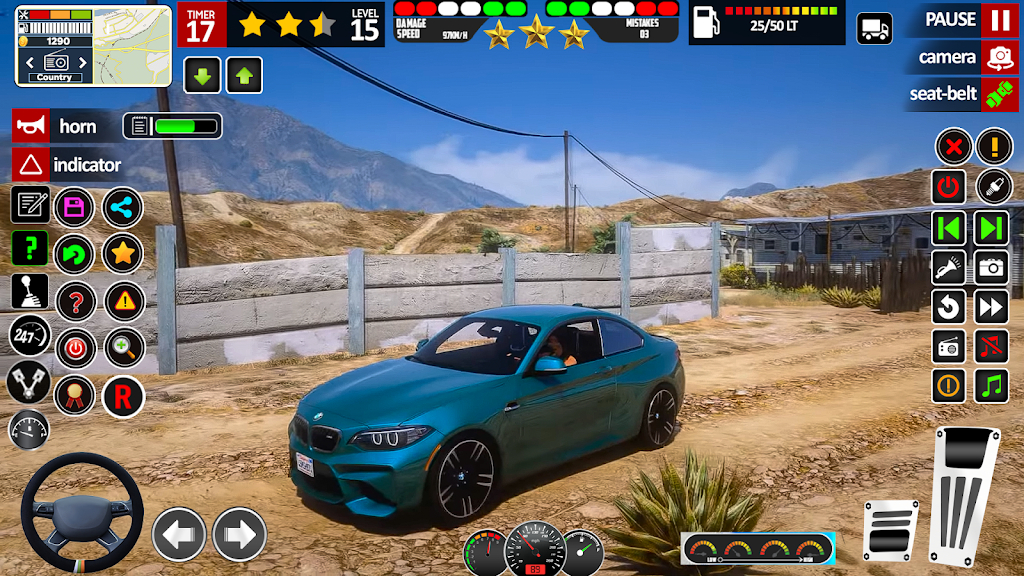Turn on the indicator triangle button
Viewport: 1024px width, 576px height.
coord(31,164)
